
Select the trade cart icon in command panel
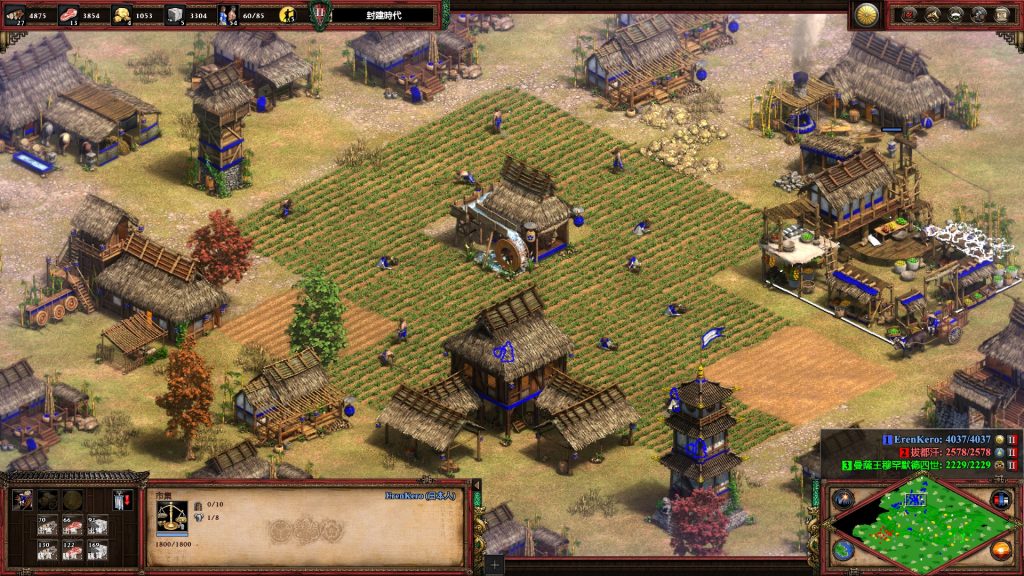click(x=23, y=499)
